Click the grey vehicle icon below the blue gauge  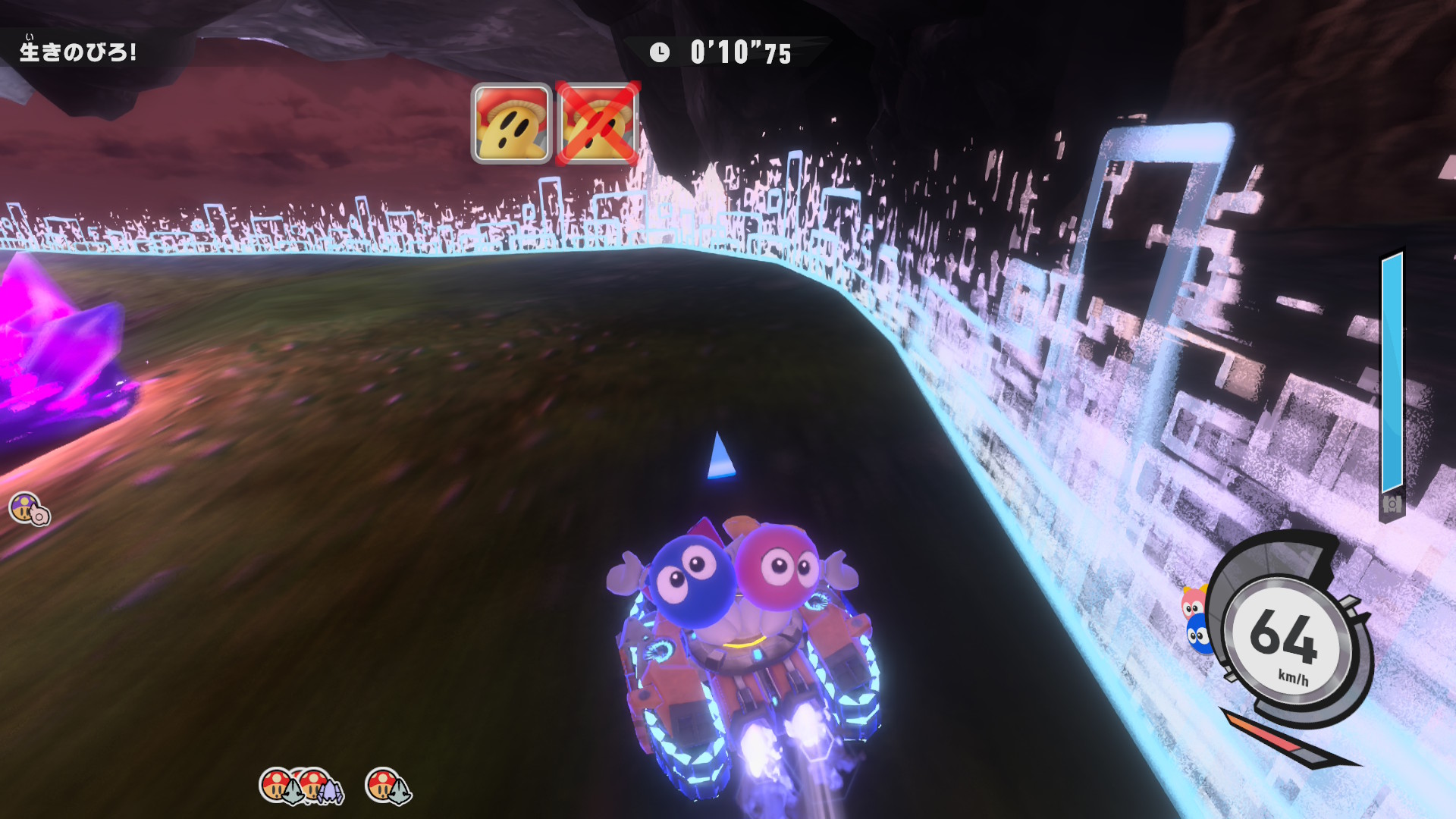coord(1392,504)
